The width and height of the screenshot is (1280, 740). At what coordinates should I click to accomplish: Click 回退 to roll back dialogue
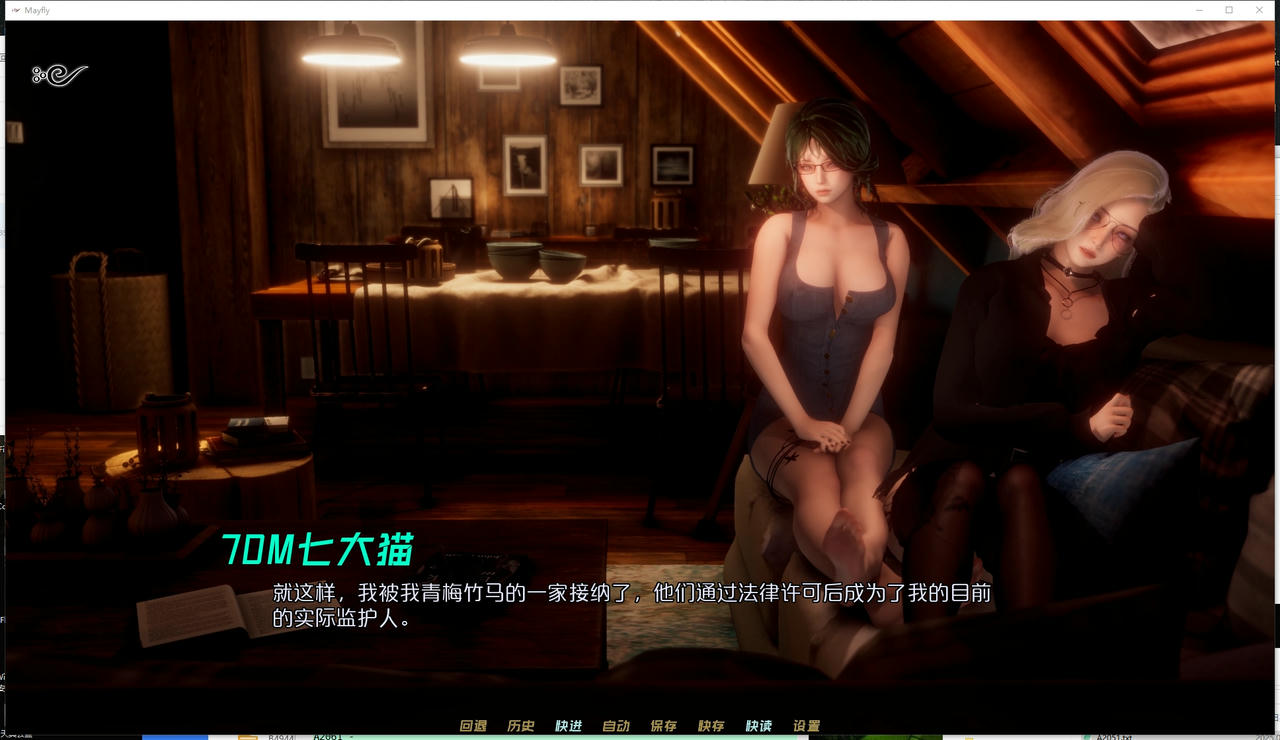tap(471, 725)
